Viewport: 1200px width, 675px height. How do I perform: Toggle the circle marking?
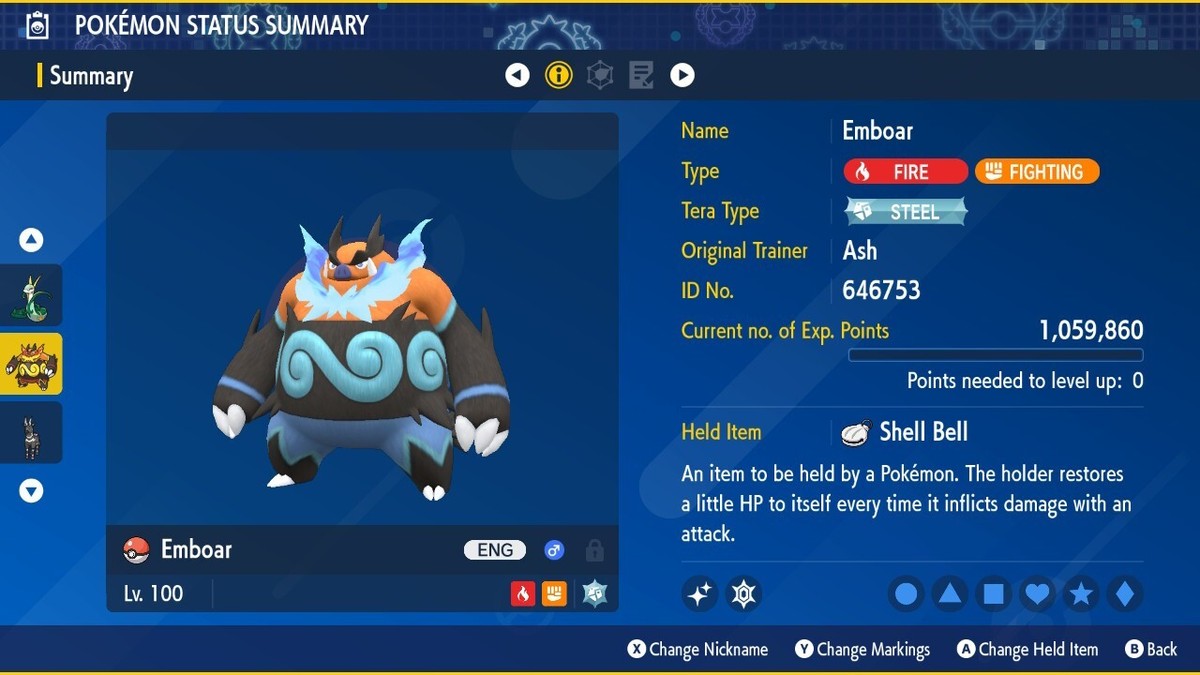pos(906,594)
